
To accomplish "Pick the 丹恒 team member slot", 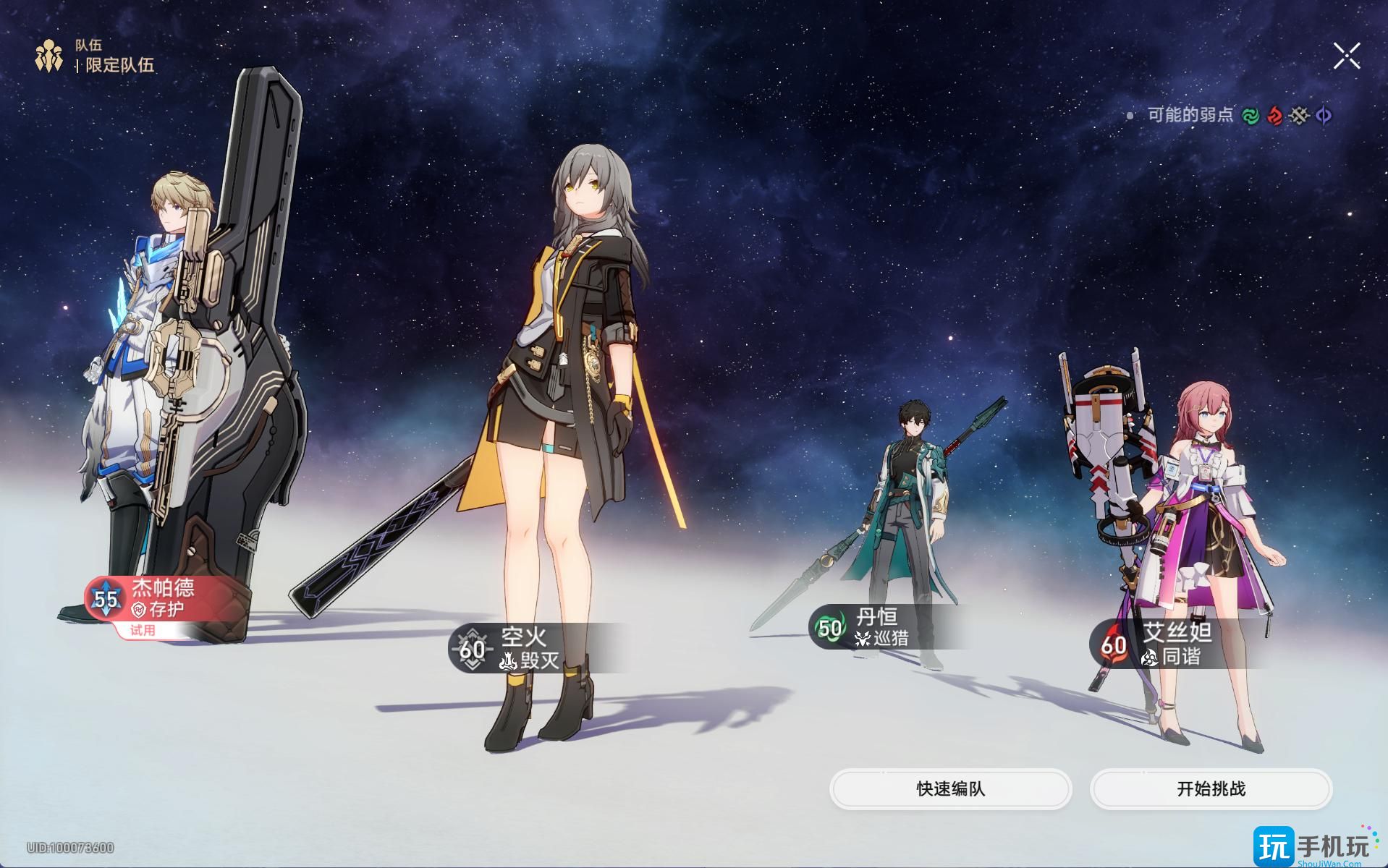I will click(879, 627).
